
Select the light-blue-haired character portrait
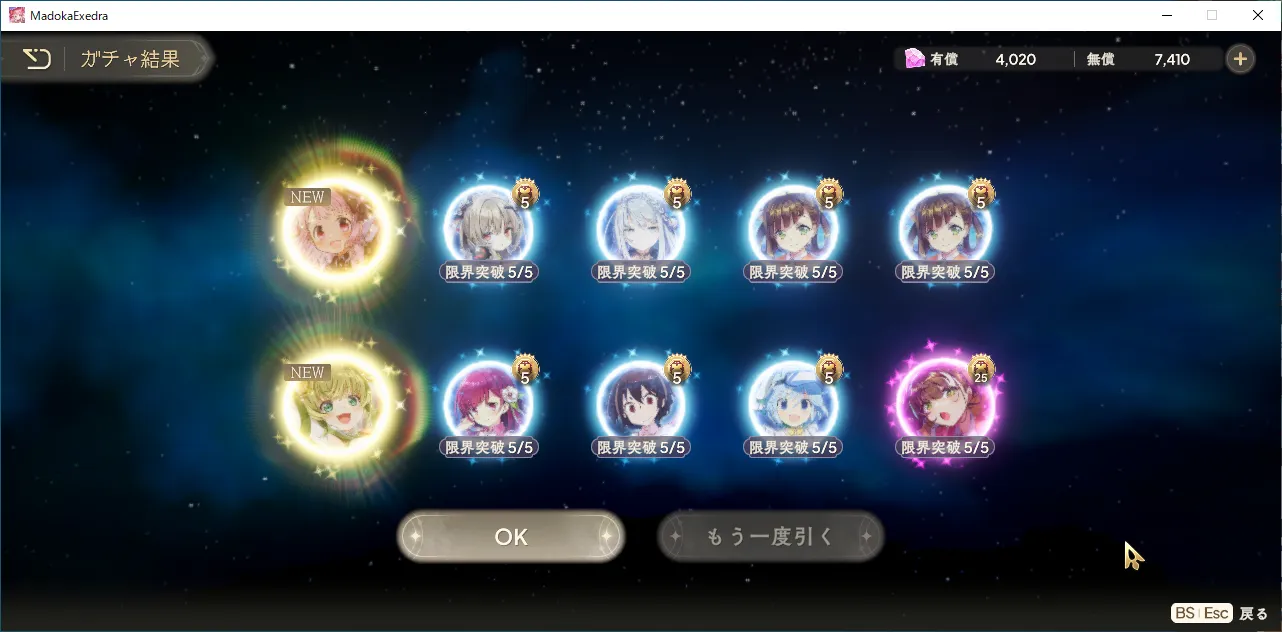[x=794, y=405]
